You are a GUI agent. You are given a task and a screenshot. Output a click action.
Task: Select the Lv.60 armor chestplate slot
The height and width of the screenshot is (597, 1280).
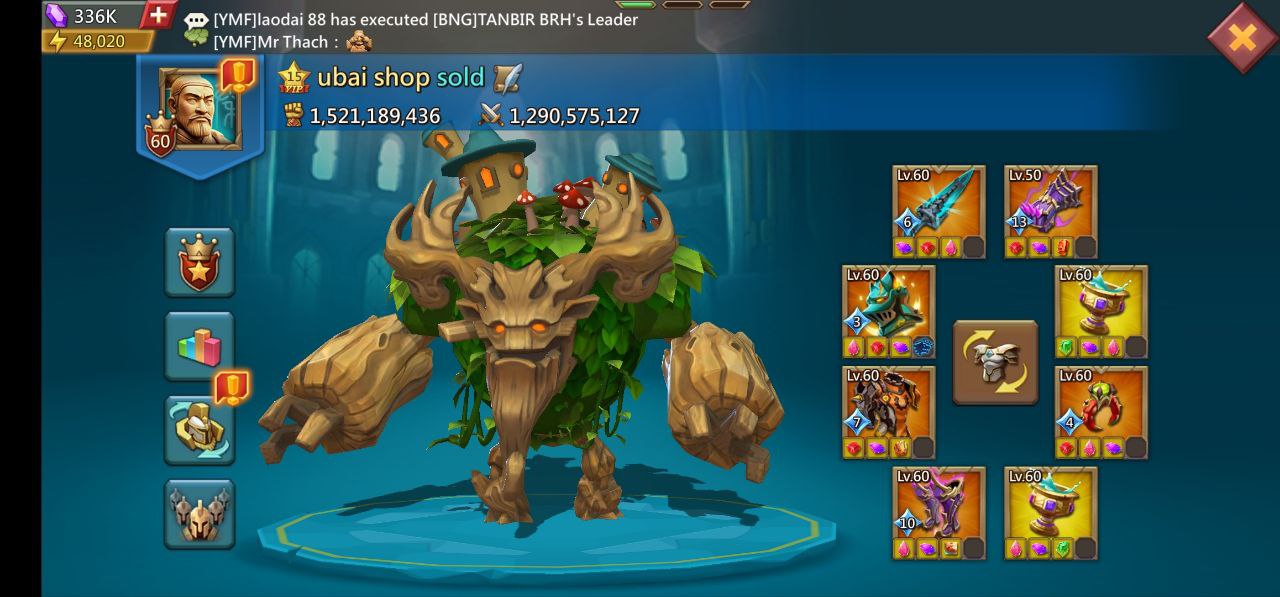[x=888, y=412]
